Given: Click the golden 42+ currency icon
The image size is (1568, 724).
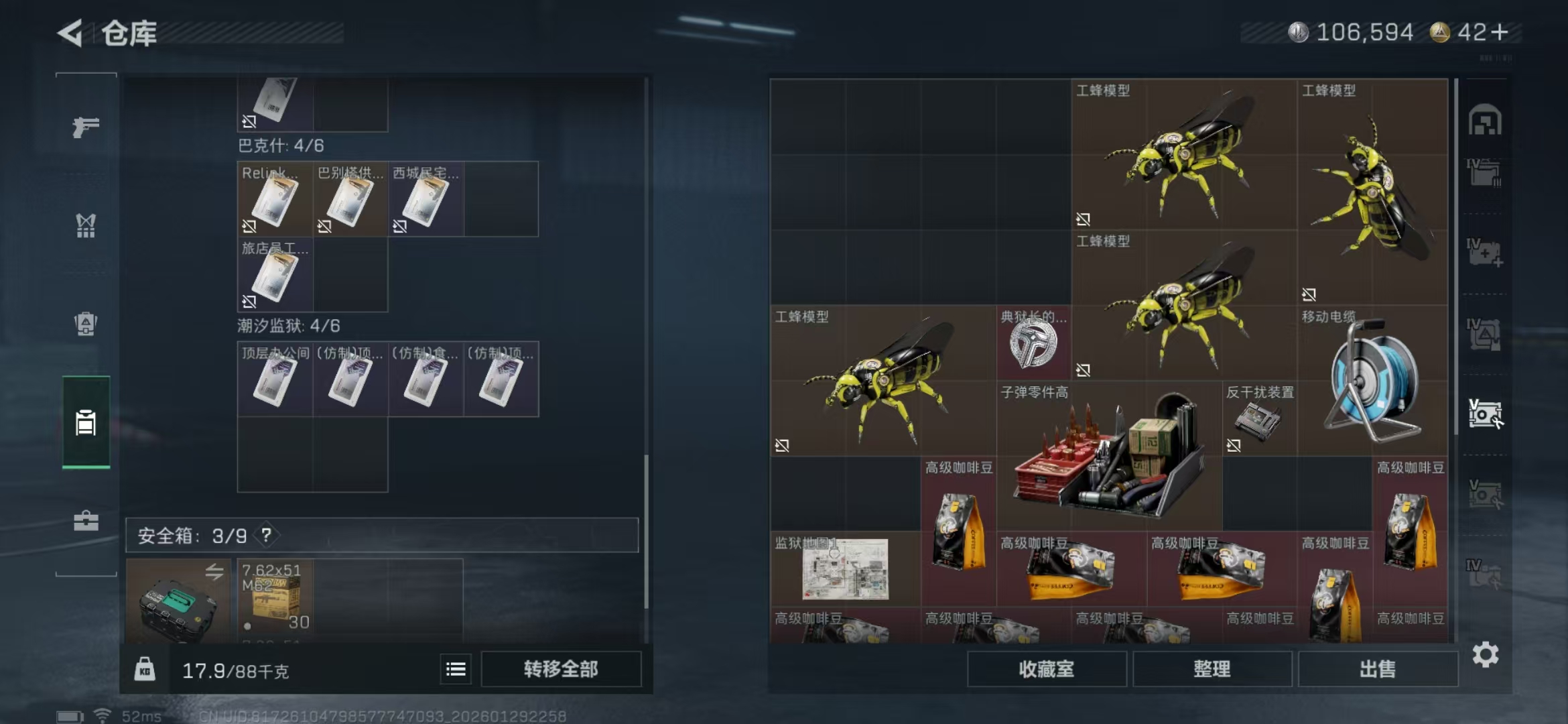Looking at the screenshot, I should 1439,31.
